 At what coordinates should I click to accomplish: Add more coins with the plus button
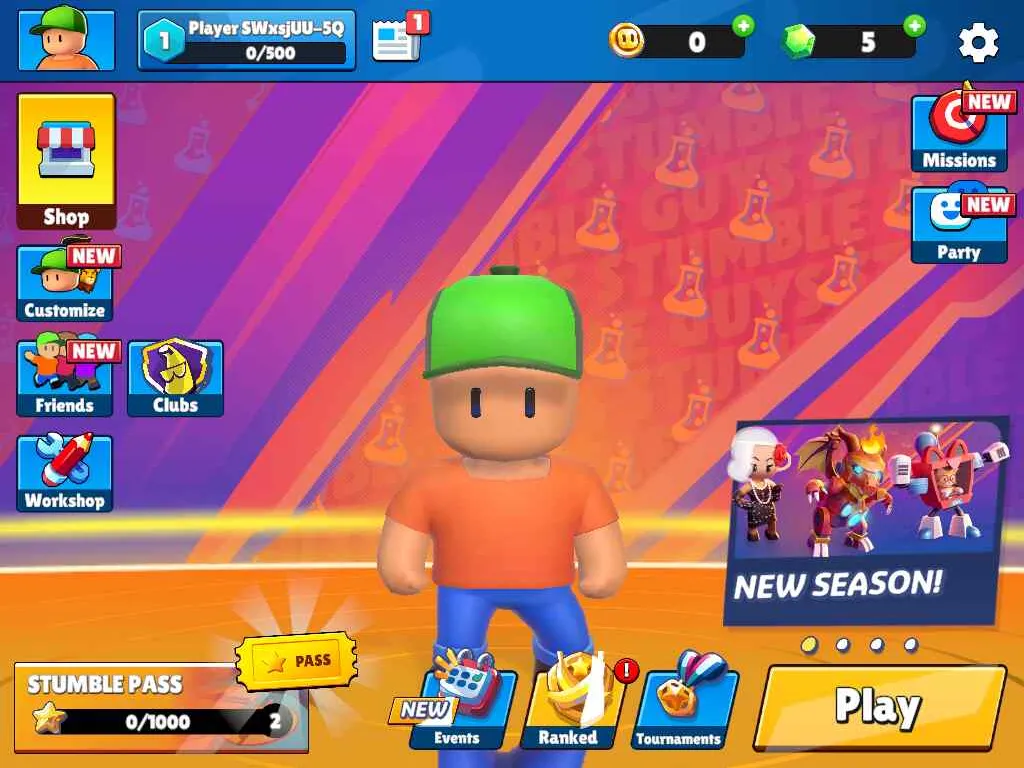[x=743, y=26]
